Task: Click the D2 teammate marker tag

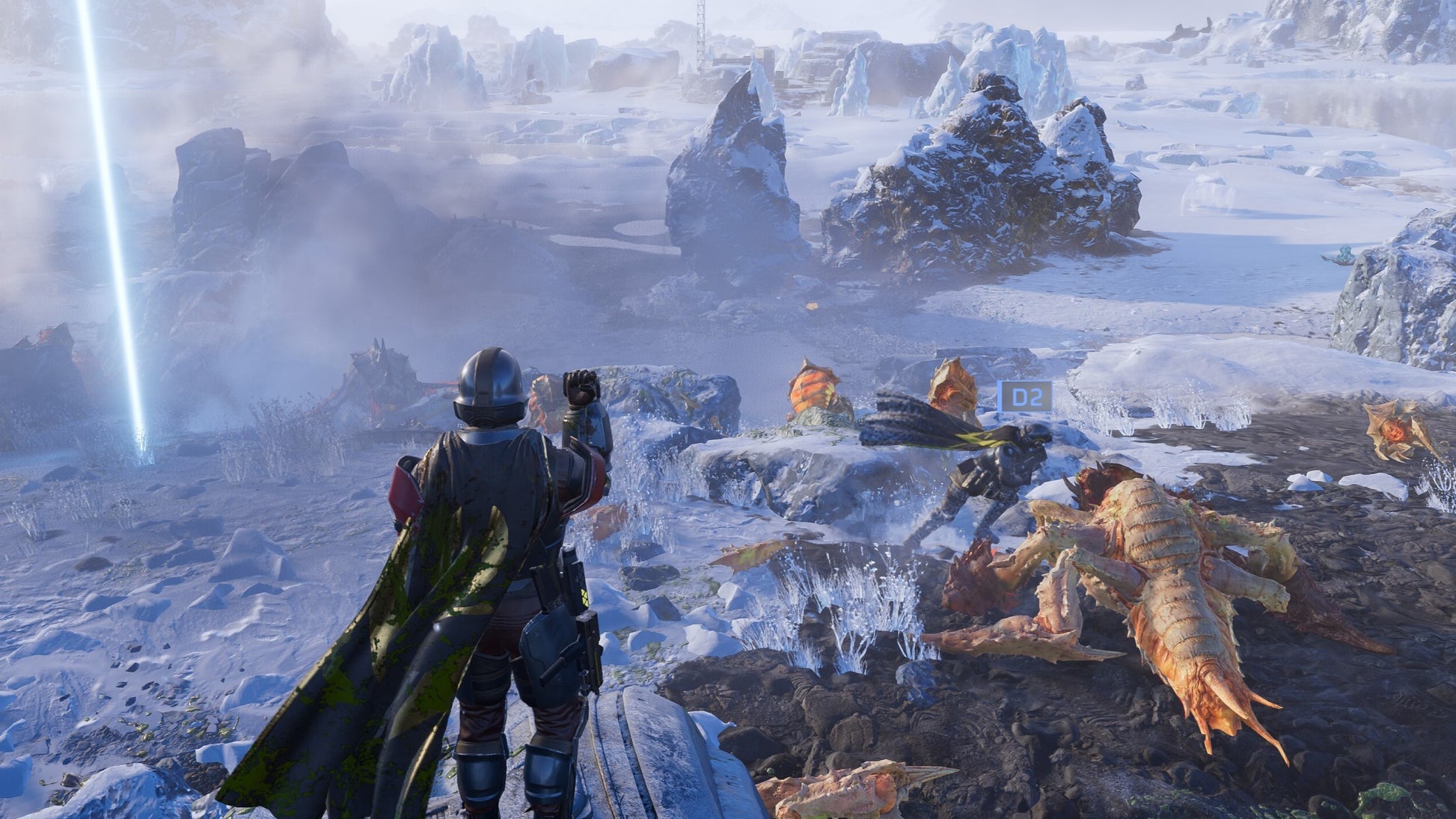Action: 1025,397
